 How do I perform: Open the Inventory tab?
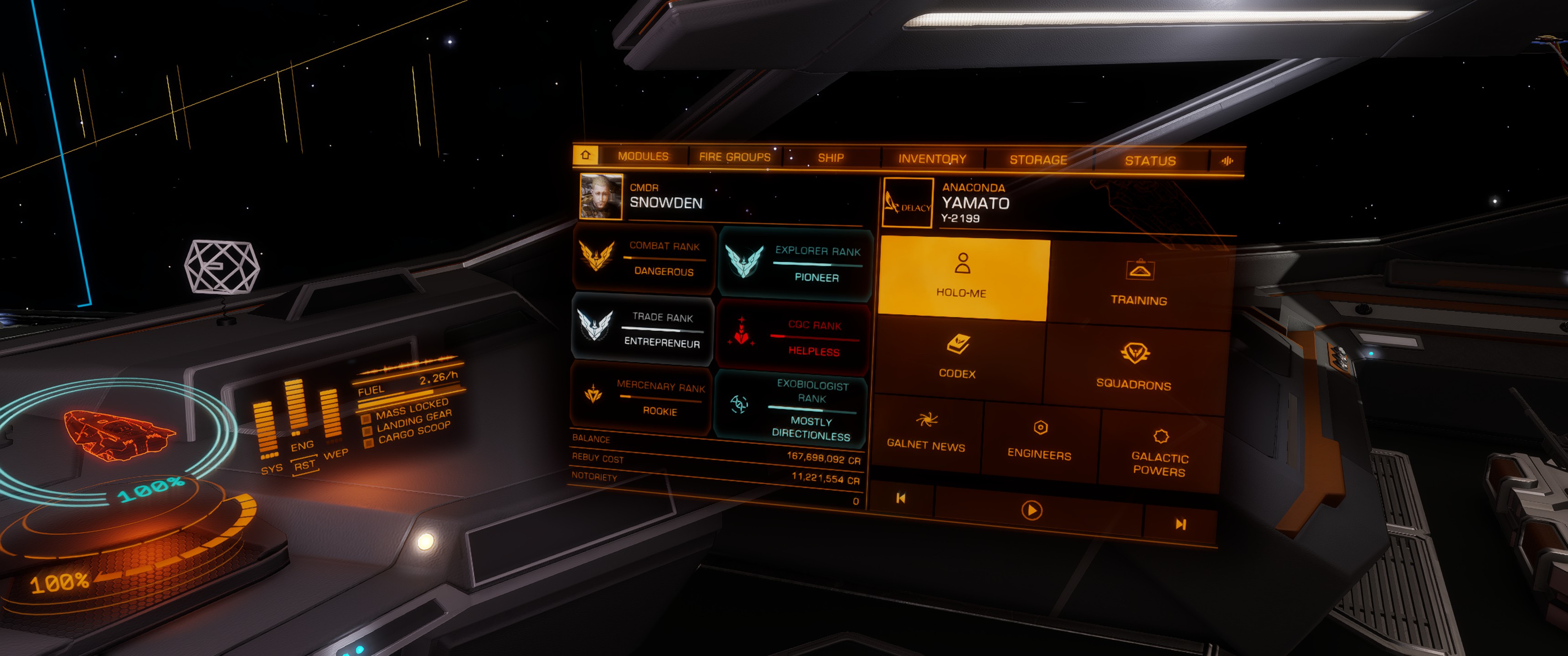coord(932,159)
